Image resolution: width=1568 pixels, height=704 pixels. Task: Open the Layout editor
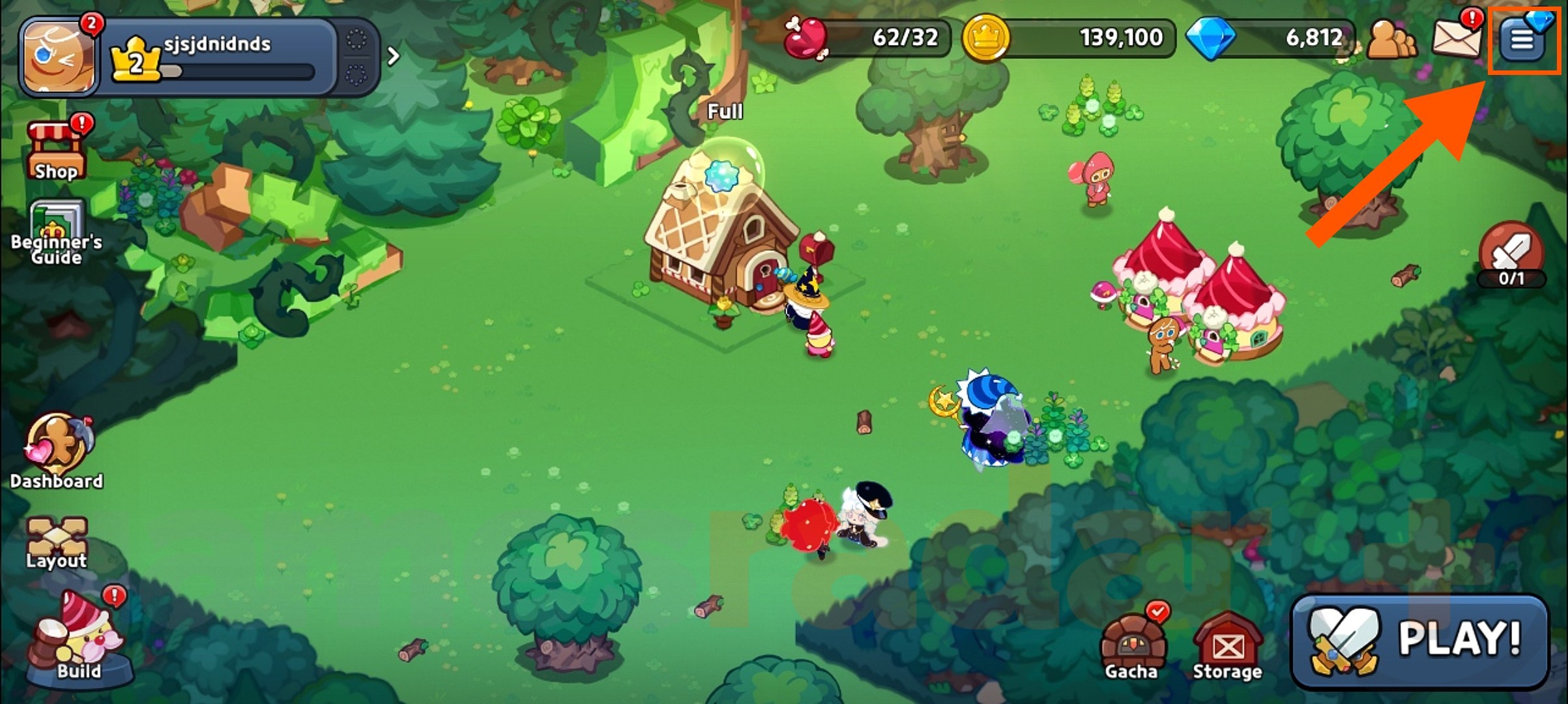57,535
